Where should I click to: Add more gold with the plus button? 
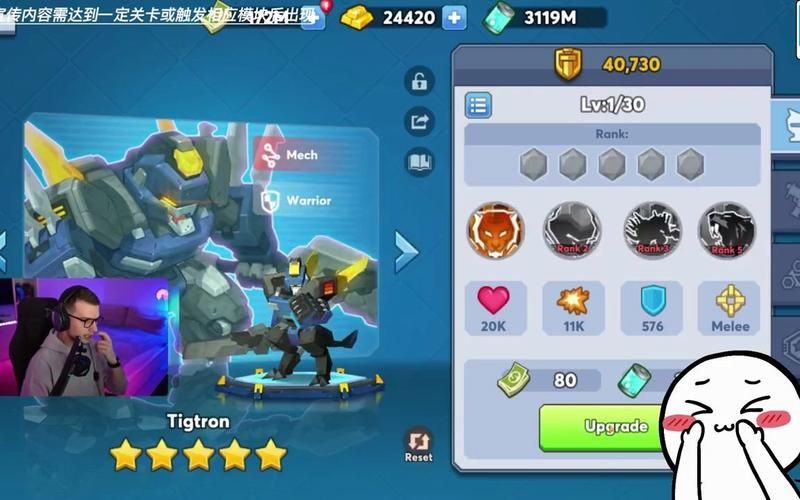[454, 17]
